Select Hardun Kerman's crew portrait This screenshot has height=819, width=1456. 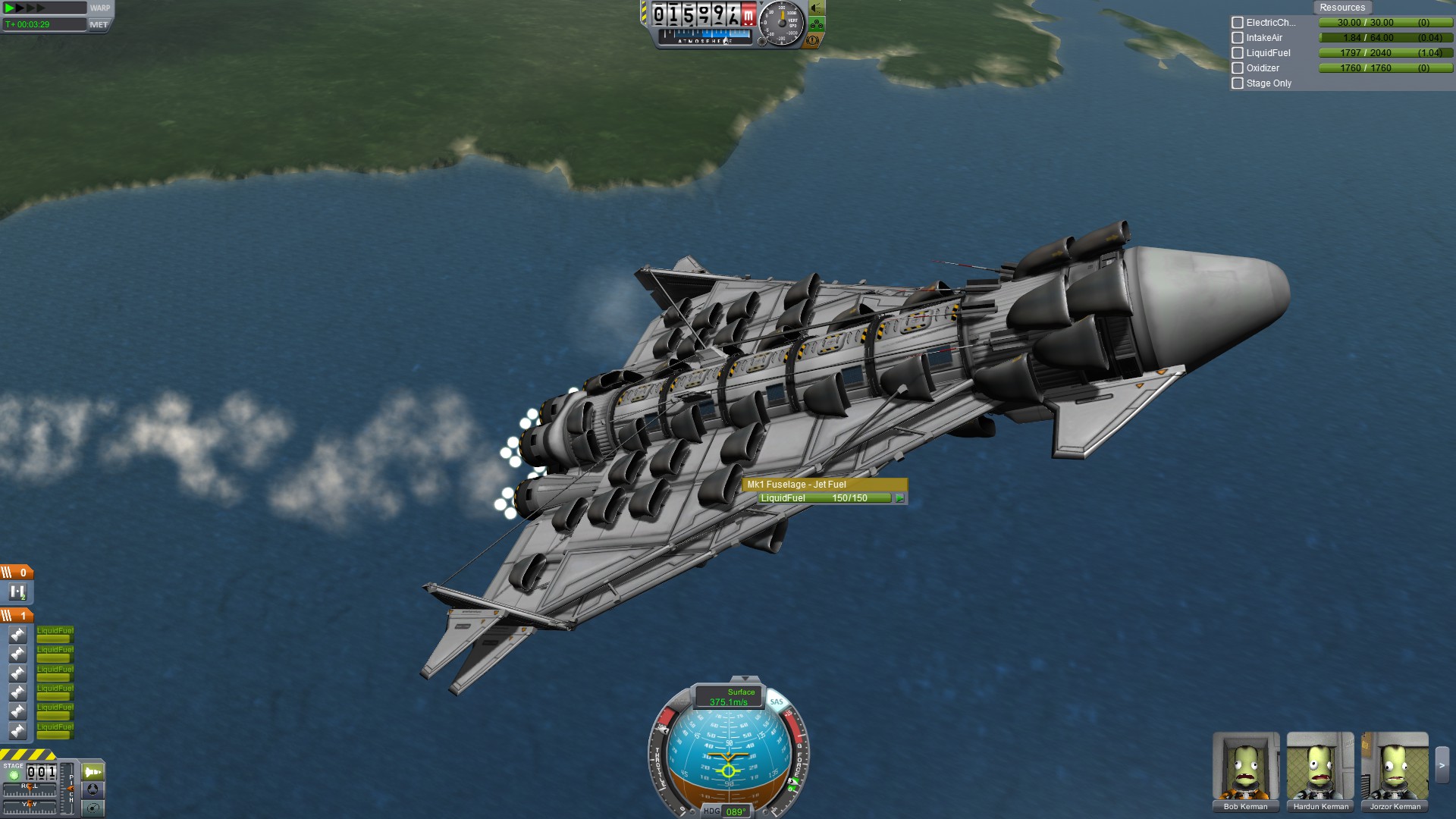click(x=1320, y=767)
